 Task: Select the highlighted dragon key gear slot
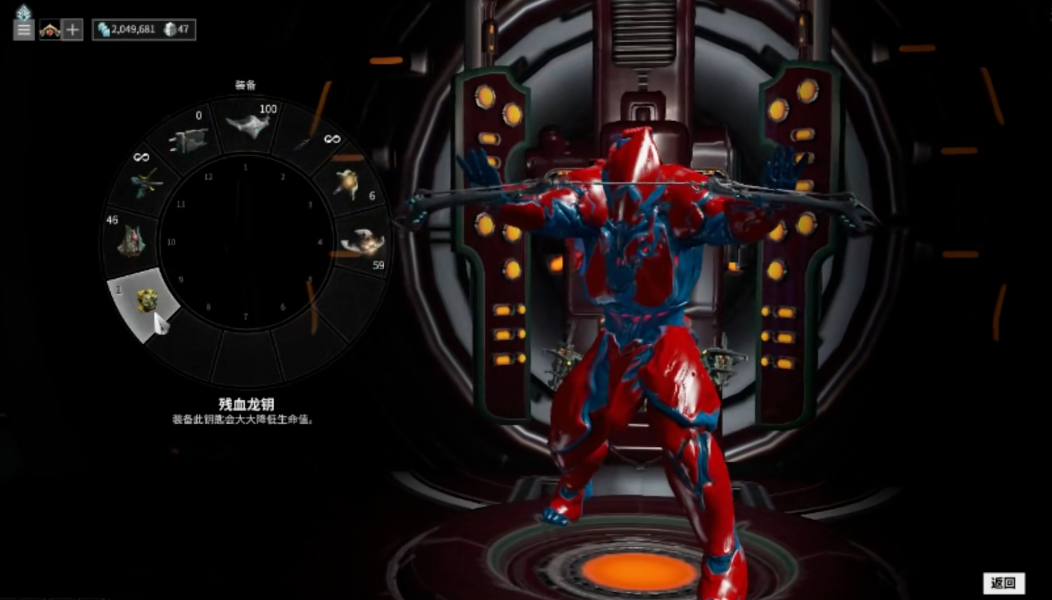click(x=147, y=301)
